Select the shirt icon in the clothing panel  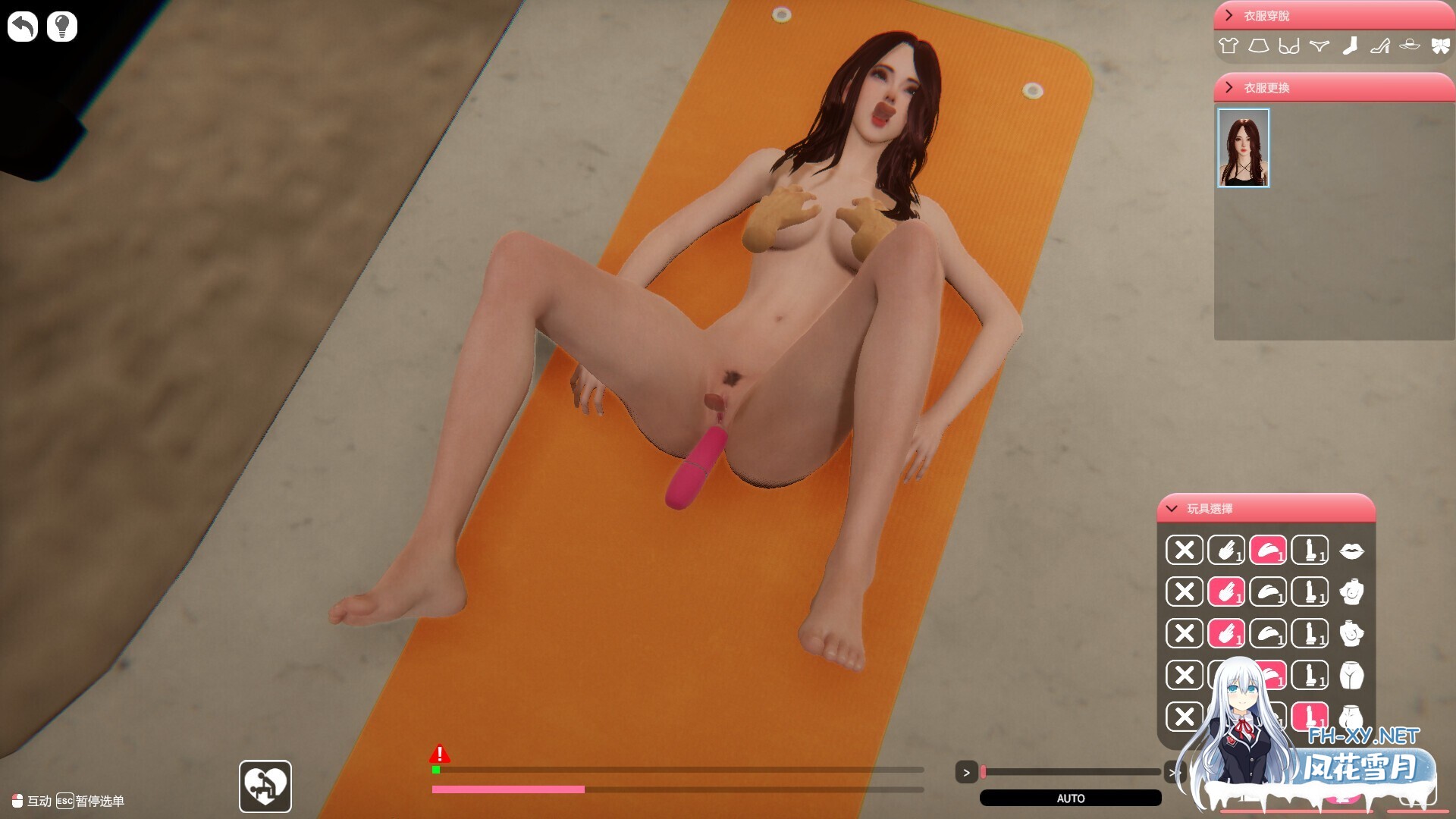click(1228, 45)
